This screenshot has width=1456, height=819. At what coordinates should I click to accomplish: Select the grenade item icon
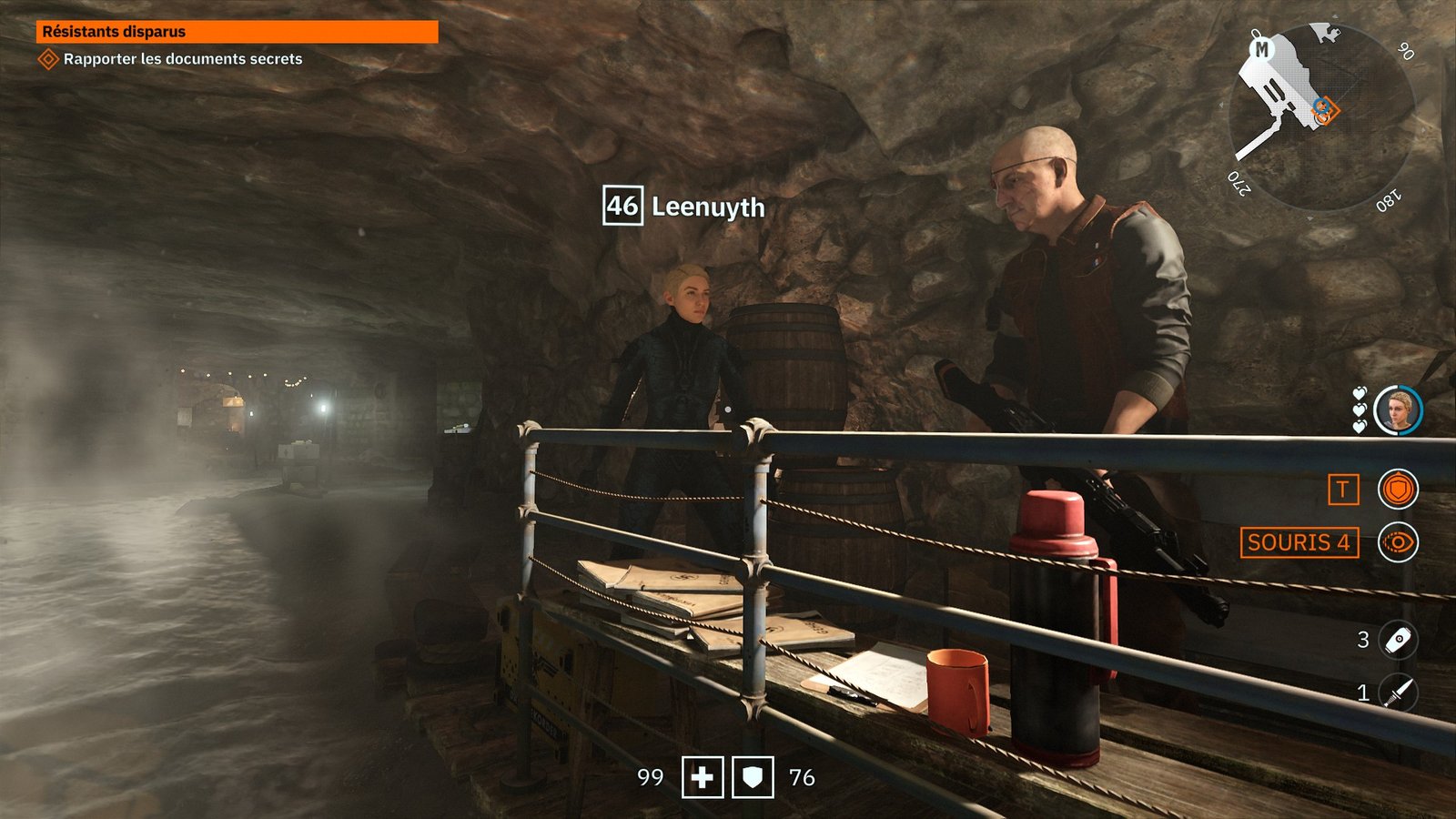tap(1398, 640)
